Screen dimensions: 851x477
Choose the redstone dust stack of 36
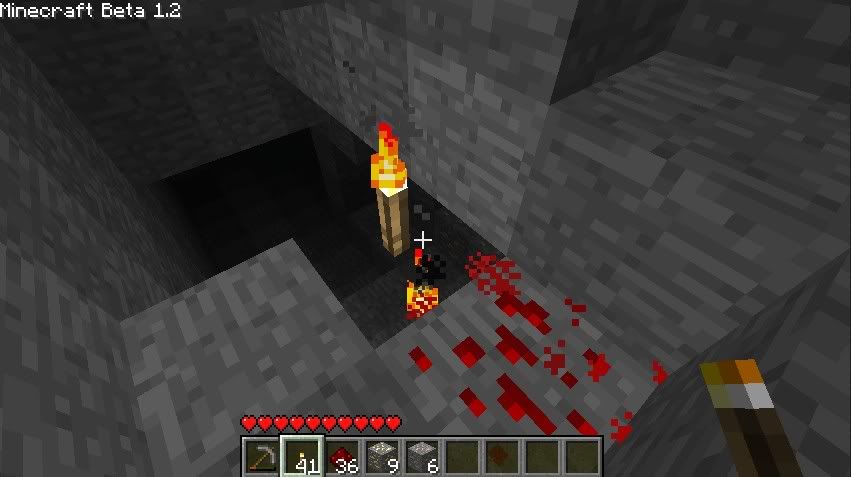[x=341, y=456]
